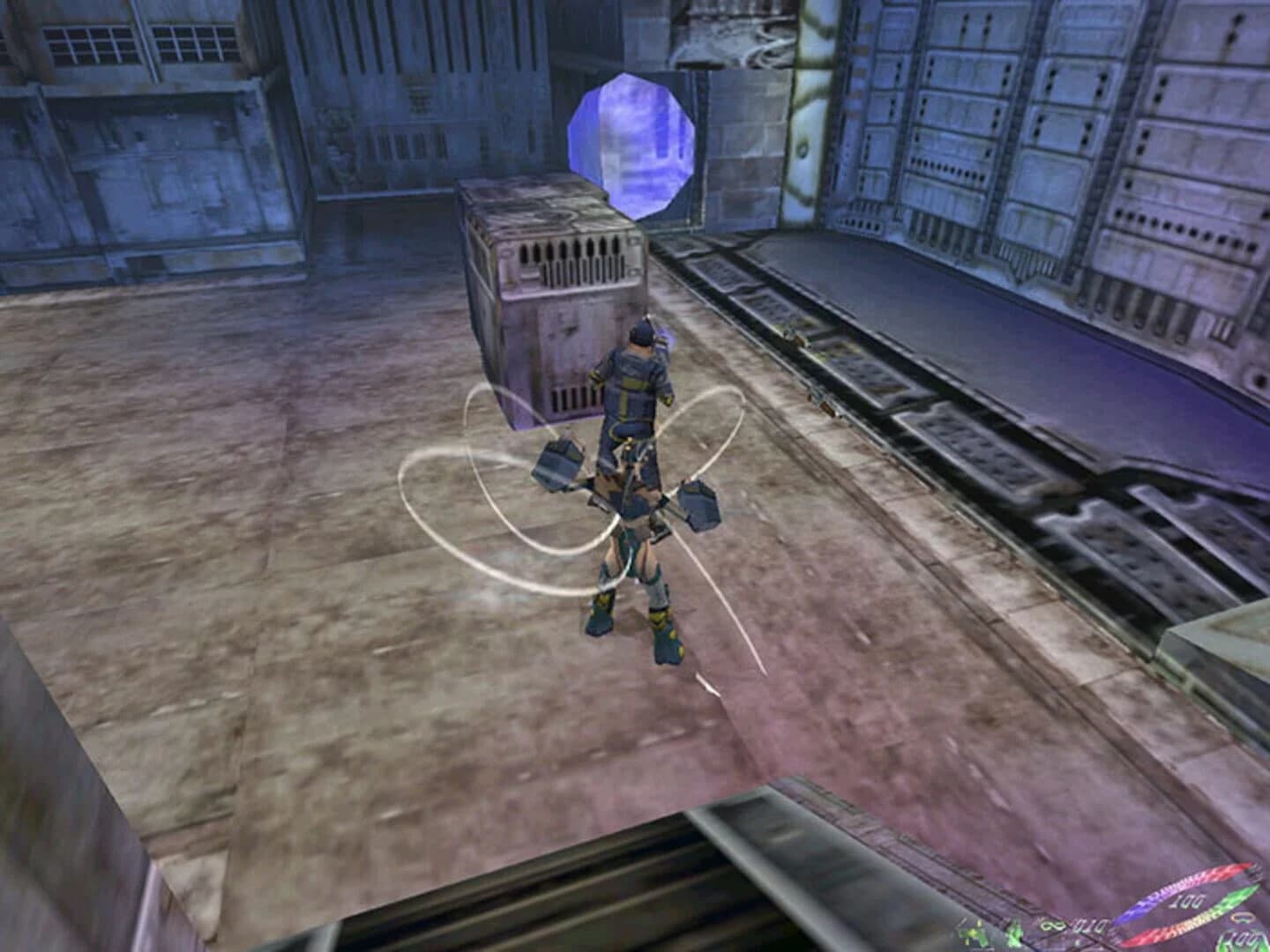The image size is (1270, 952).
Task: Toggle the right hip-mounted weapon on the character
Action: pyautogui.click(x=697, y=507)
